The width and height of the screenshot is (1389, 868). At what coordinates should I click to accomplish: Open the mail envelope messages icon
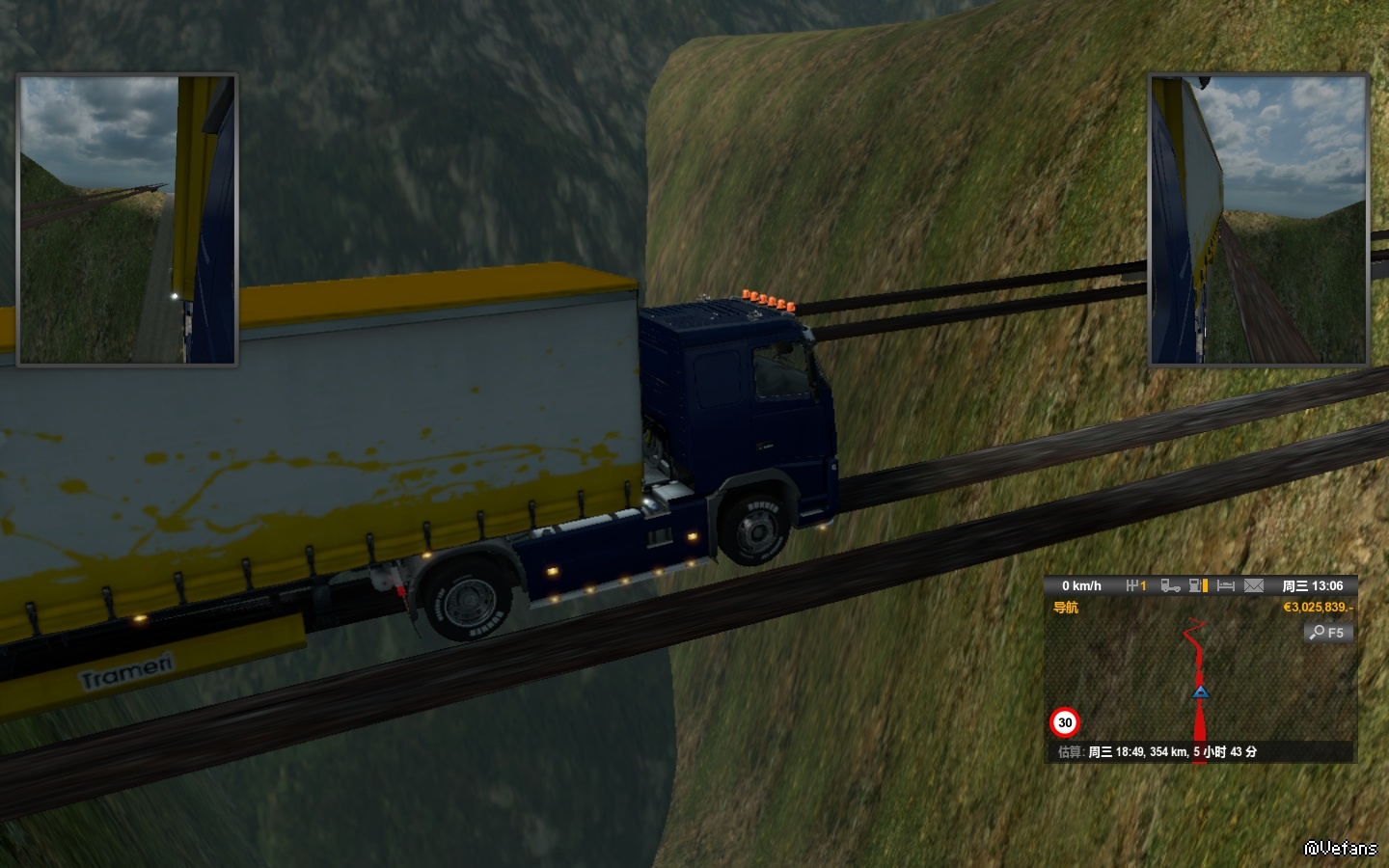coord(1254,585)
